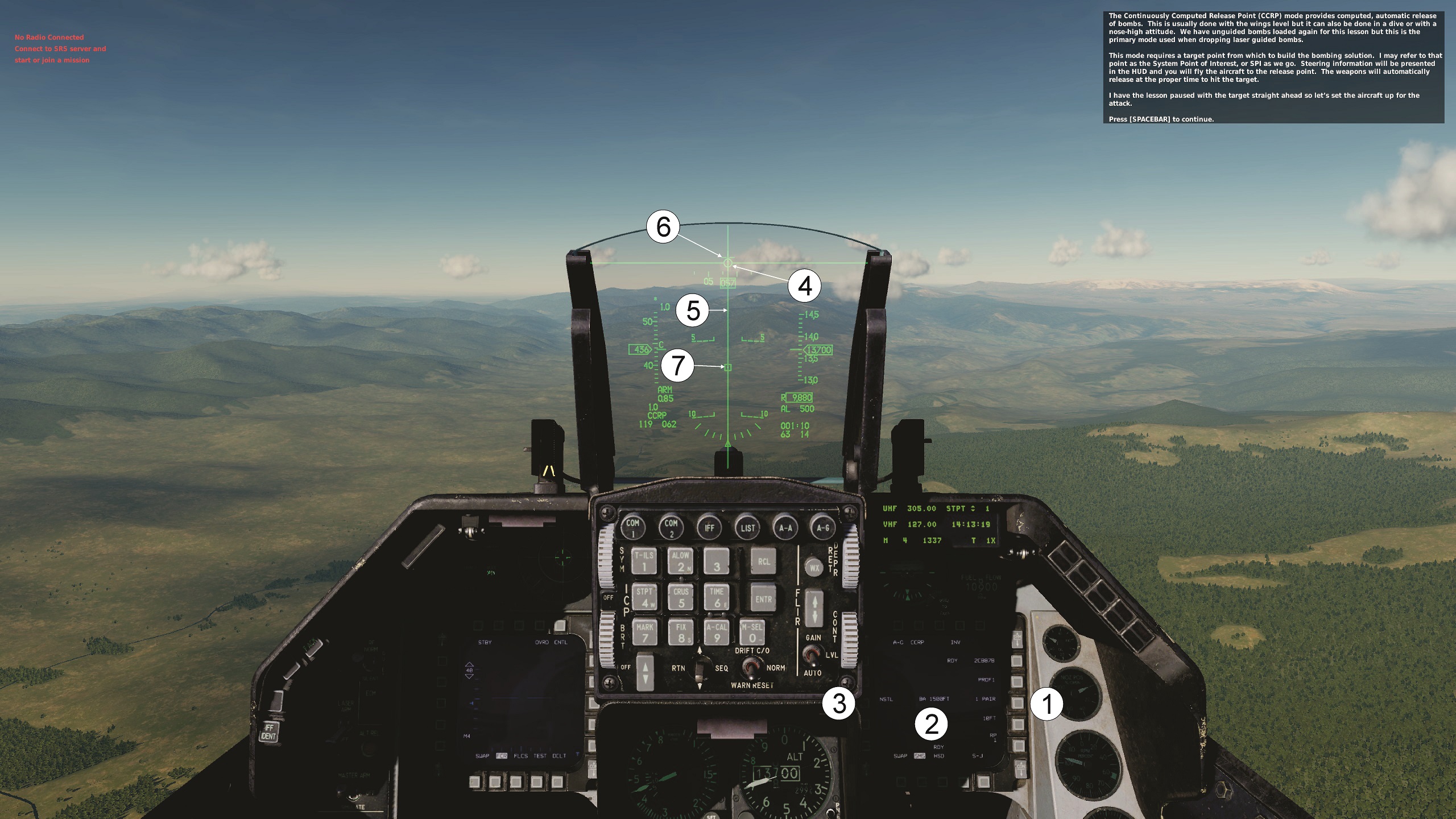Click the T-ILS 1 keypad button
1456x819 pixels.
[644, 561]
